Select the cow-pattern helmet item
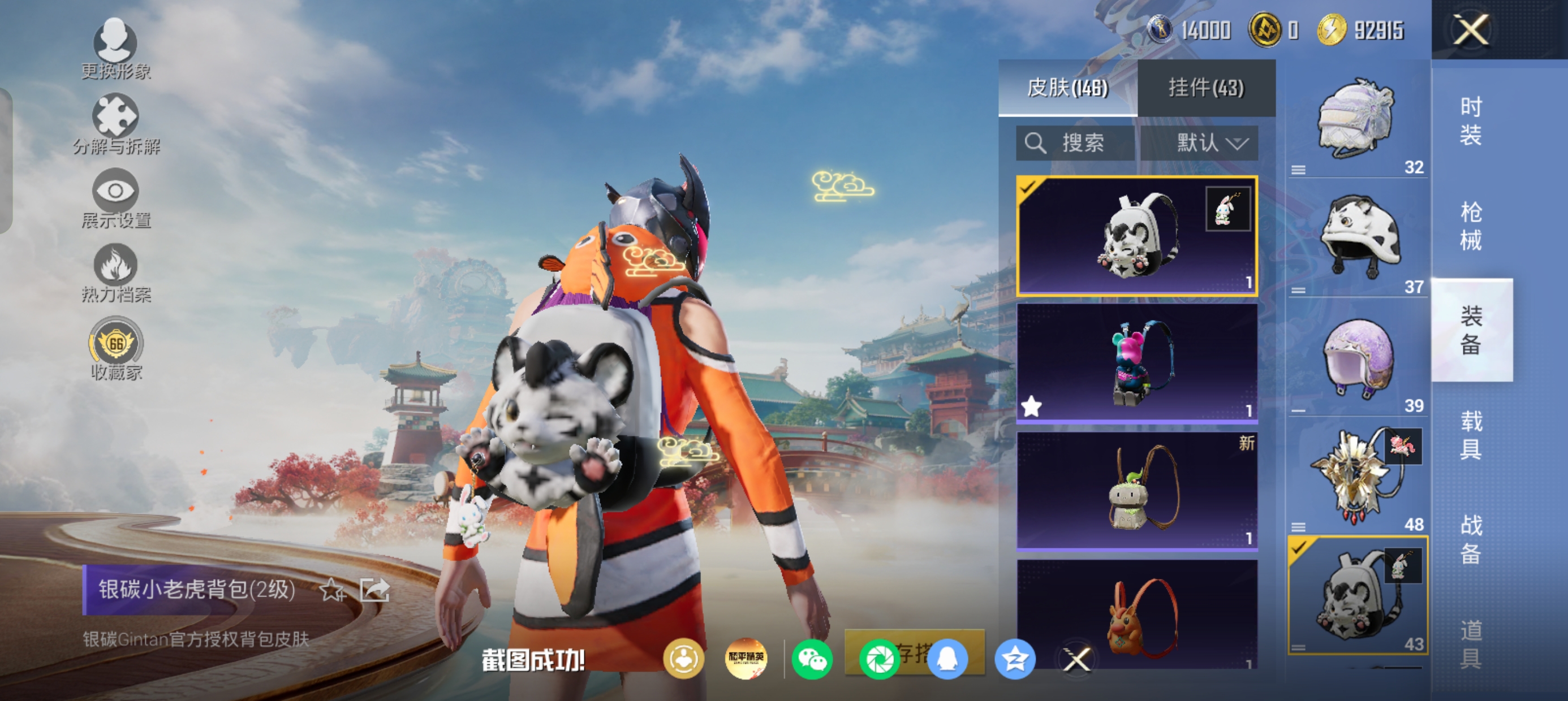Viewport: 1568px width, 701px height. point(1359,239)
